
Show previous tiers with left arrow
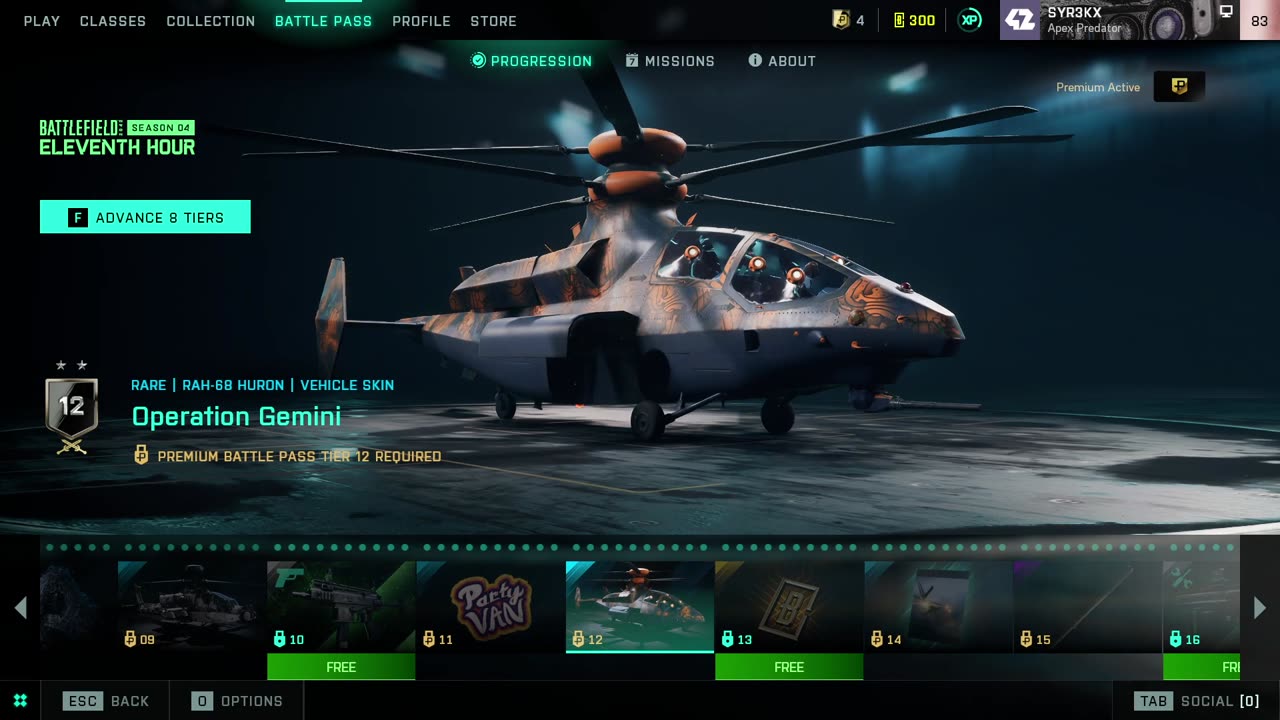coord(20,607)
